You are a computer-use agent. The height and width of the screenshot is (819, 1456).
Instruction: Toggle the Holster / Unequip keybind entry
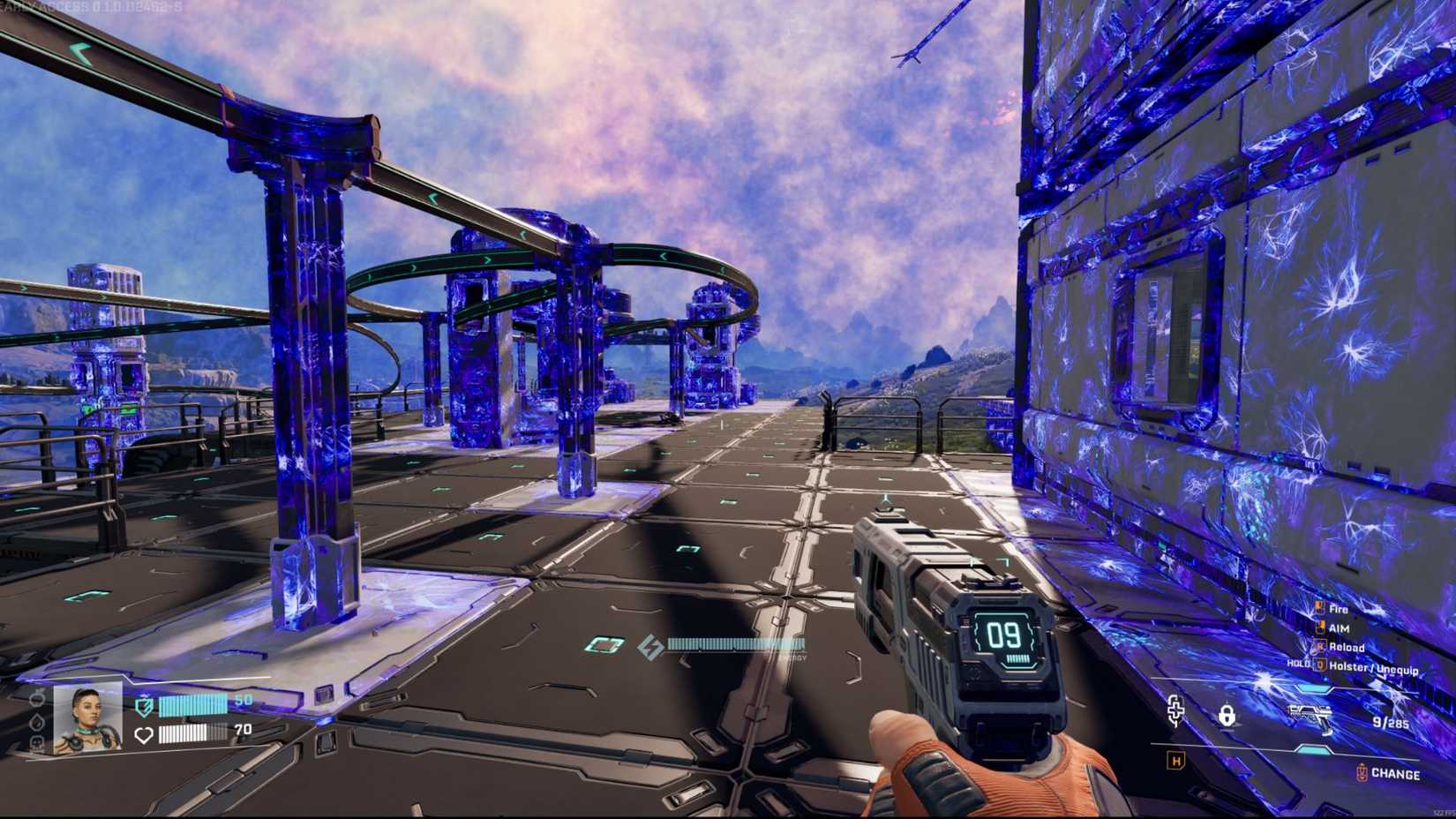tap(1373, 666)
